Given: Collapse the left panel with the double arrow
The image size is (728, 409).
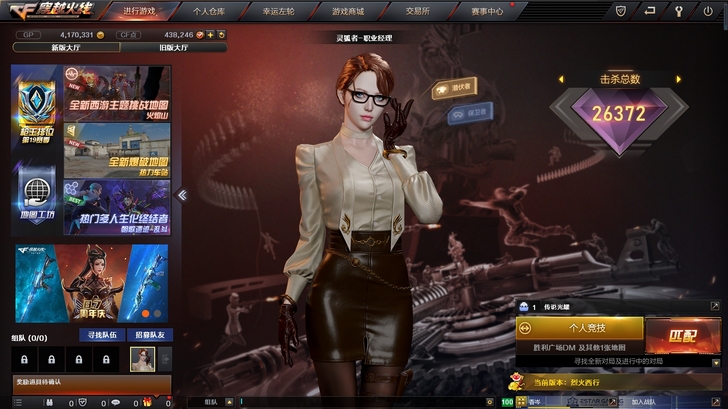Looking at the screenshot, I should (183, 195).
